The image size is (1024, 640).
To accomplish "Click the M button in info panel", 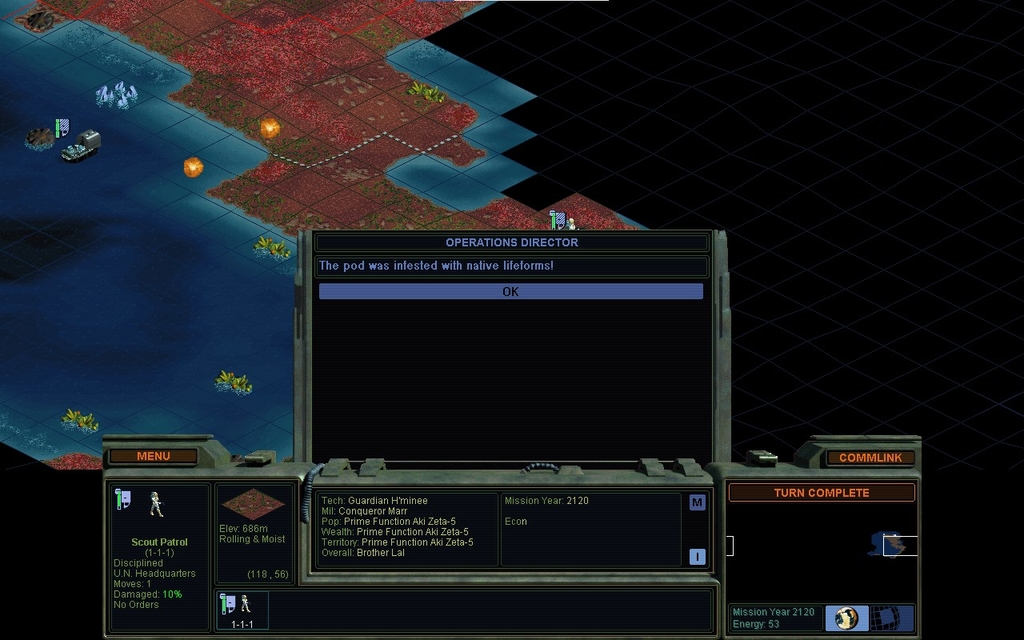I will [x=697, y=502].
